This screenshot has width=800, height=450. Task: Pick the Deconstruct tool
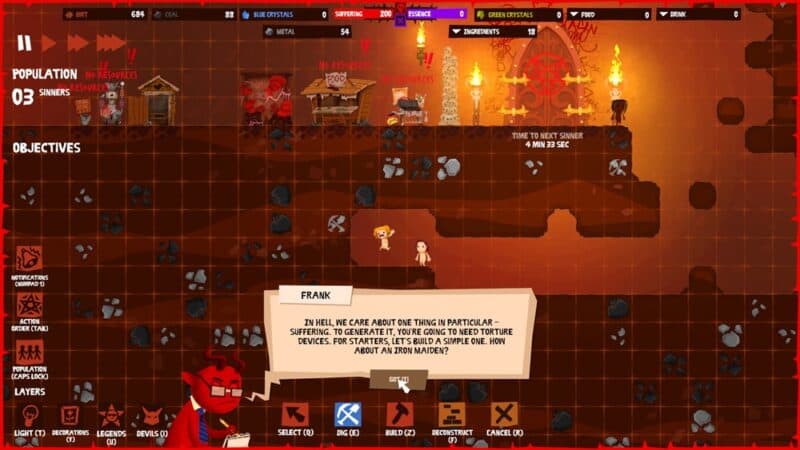tap(452, 415)
